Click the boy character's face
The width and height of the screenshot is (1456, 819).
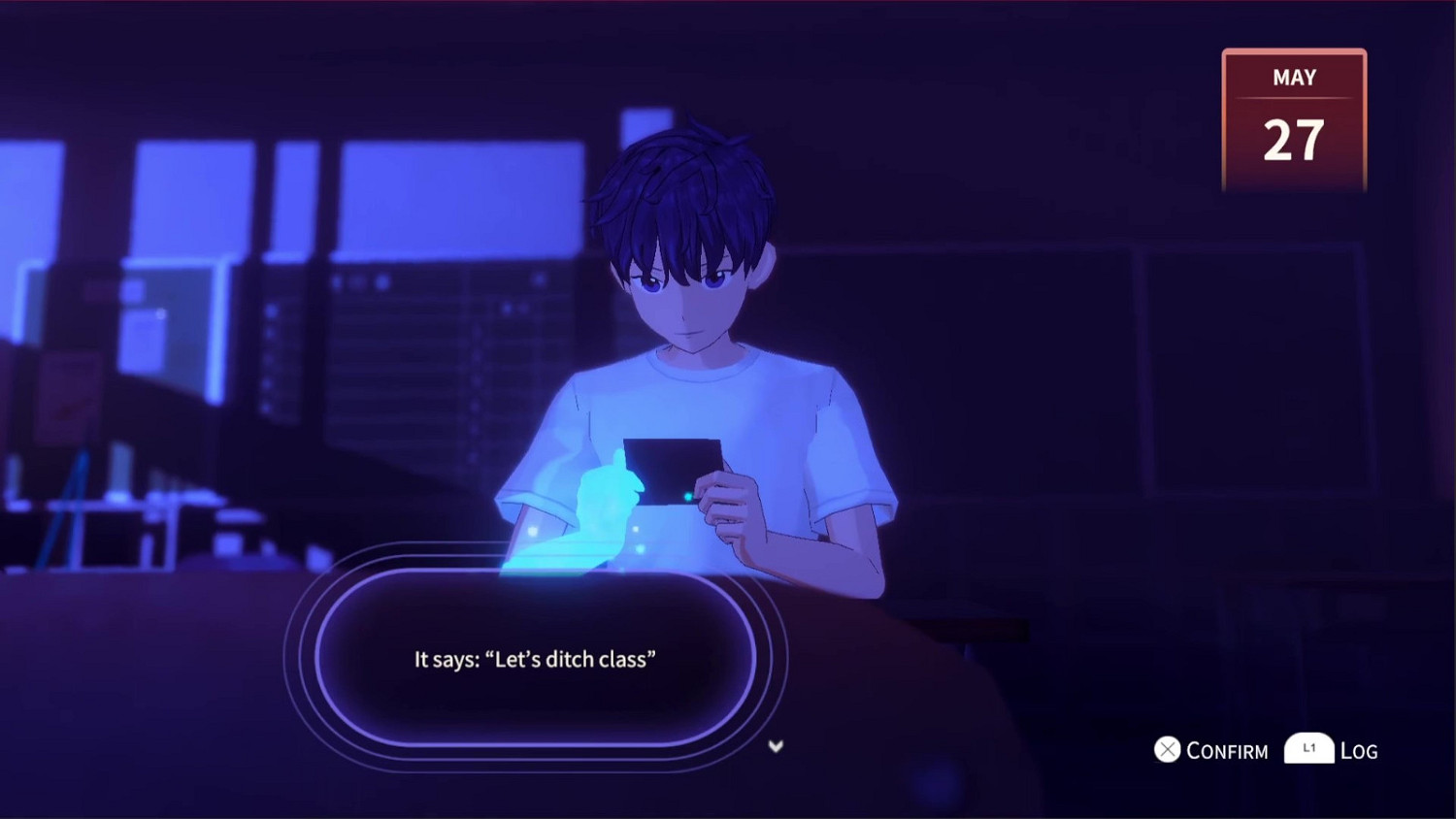[x=684, y=291]
